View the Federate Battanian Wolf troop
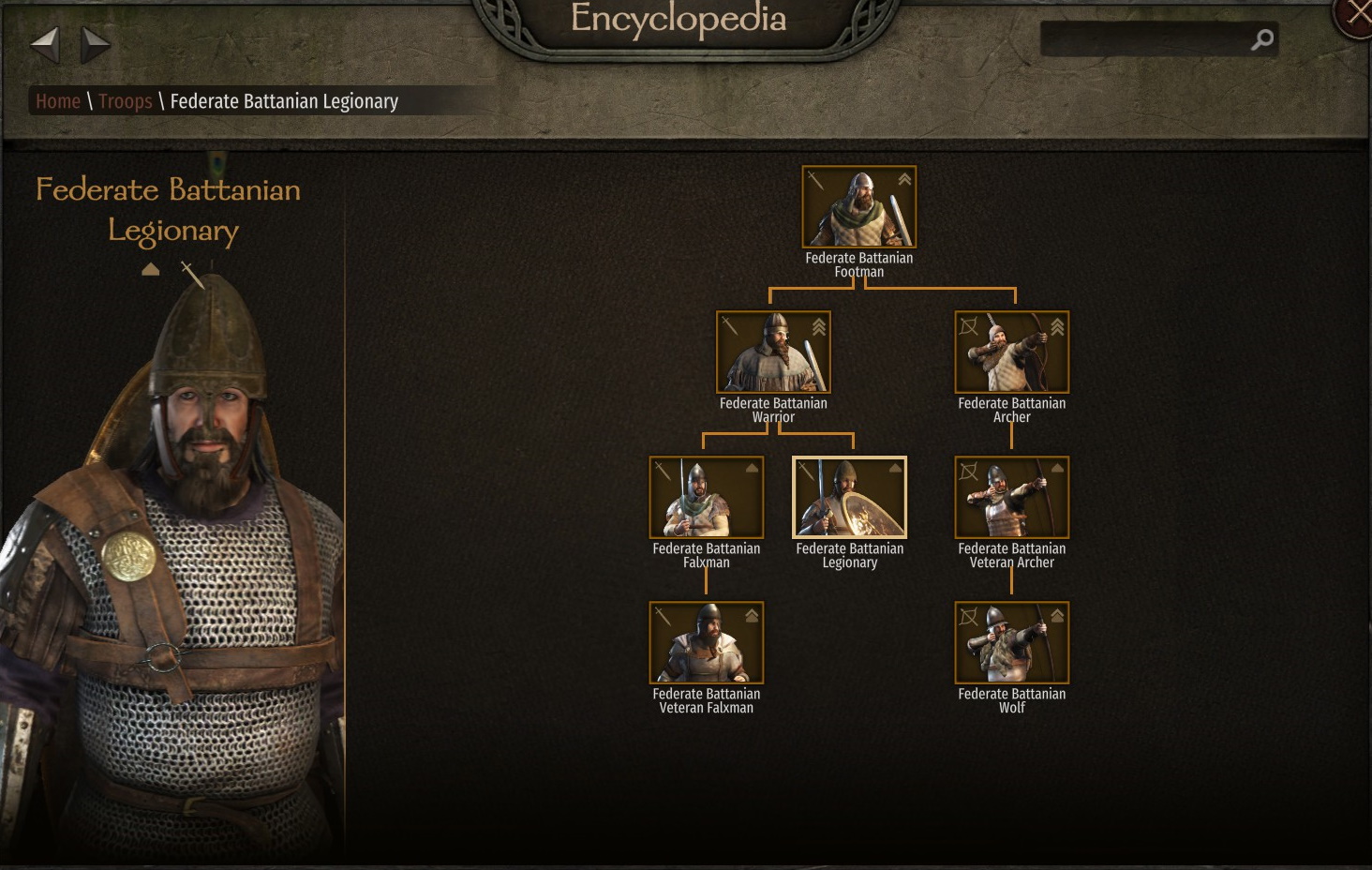The image size is (1372, 870). [1011, 643]
